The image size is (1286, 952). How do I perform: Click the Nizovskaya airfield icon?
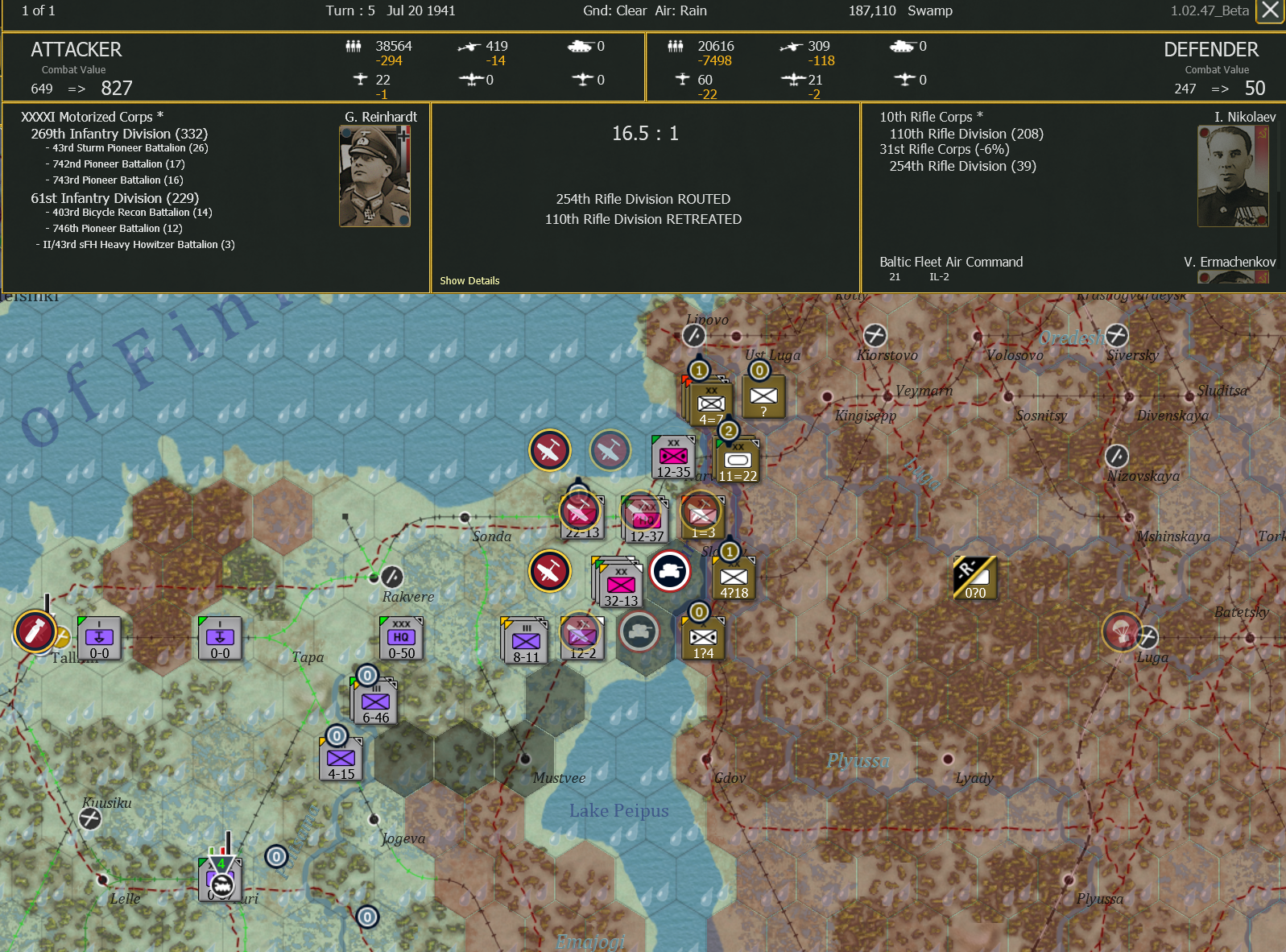click(x=1115, y=453)
